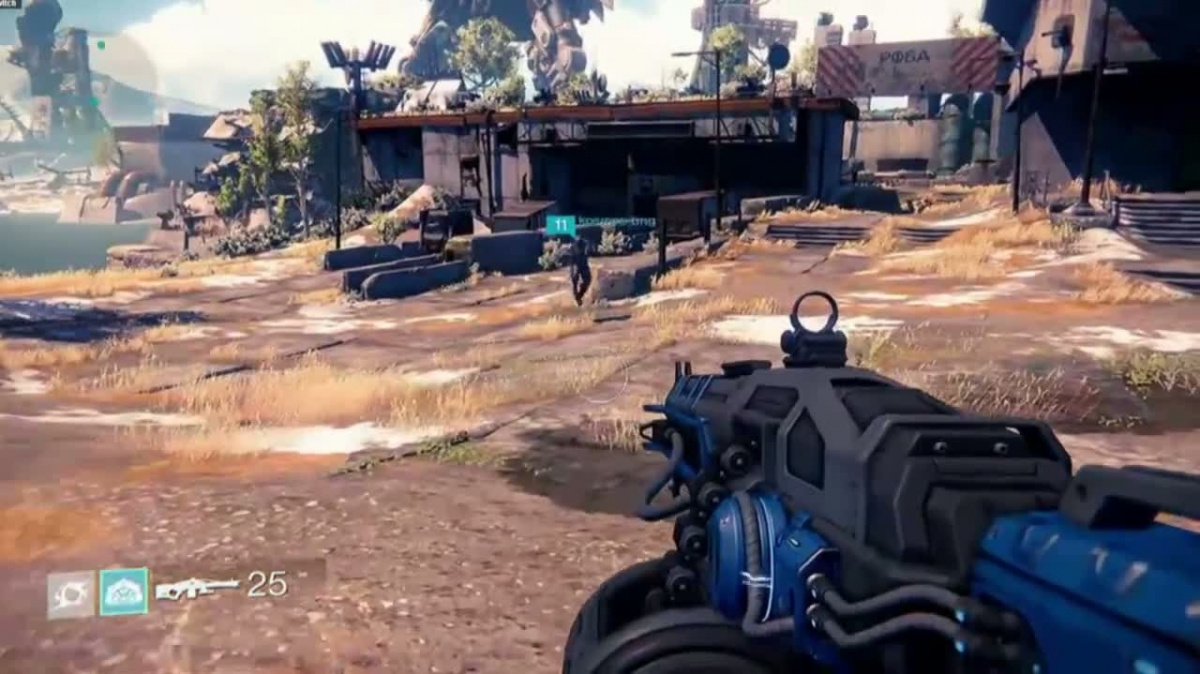
Task: Click the equipped rifle weapon icon
Action: 198,589
